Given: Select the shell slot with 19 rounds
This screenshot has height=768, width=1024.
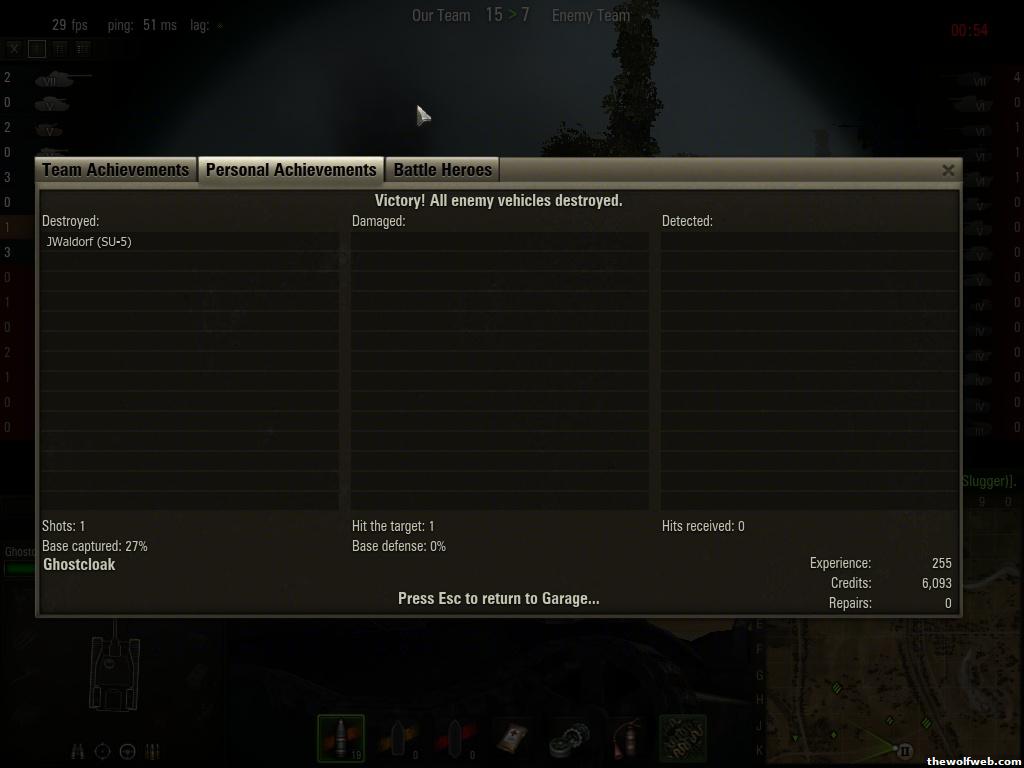Looking at the screenshot, I should point(340,739).
